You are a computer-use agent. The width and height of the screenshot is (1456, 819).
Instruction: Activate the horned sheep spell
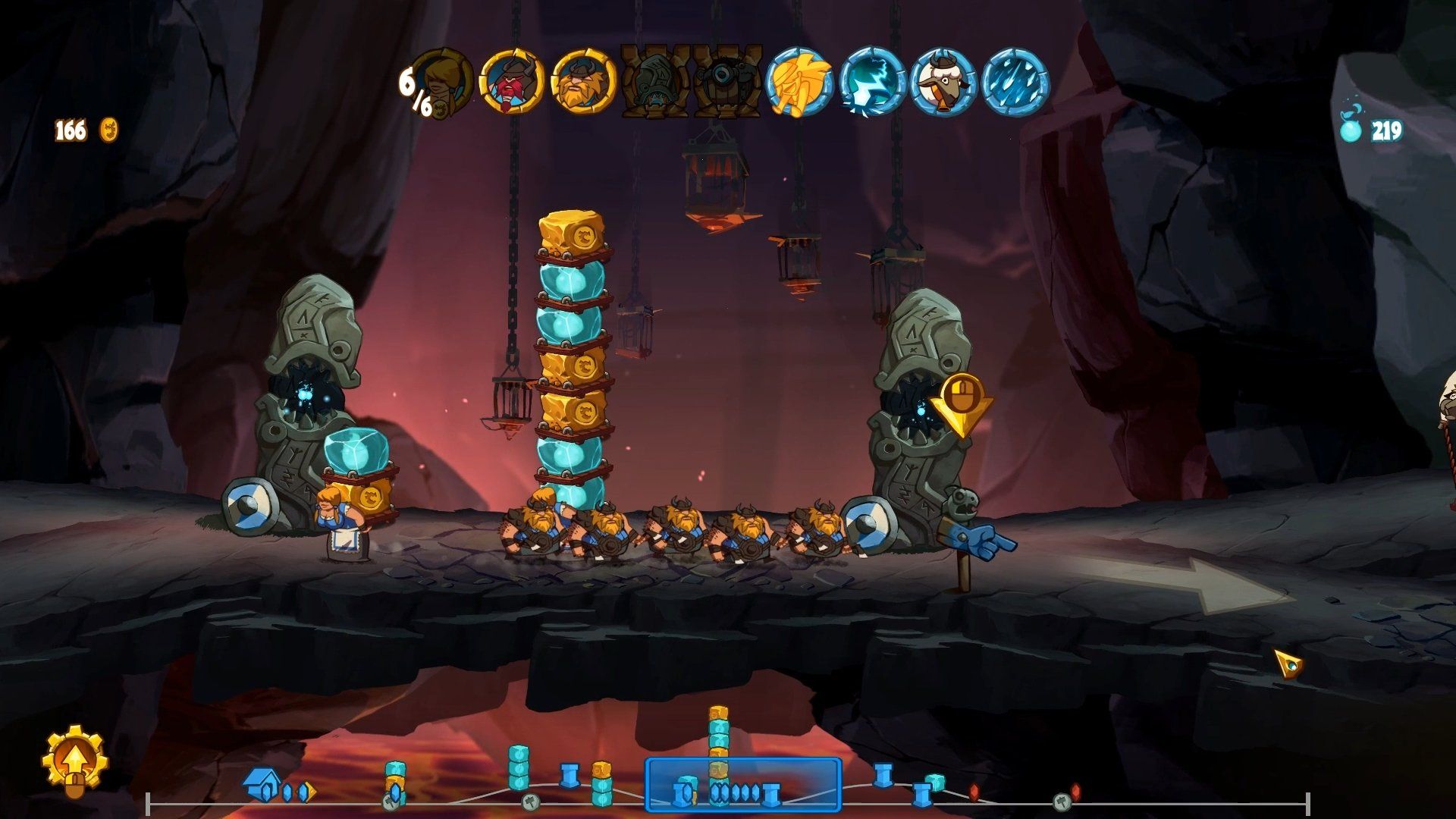tap(943, 81)
